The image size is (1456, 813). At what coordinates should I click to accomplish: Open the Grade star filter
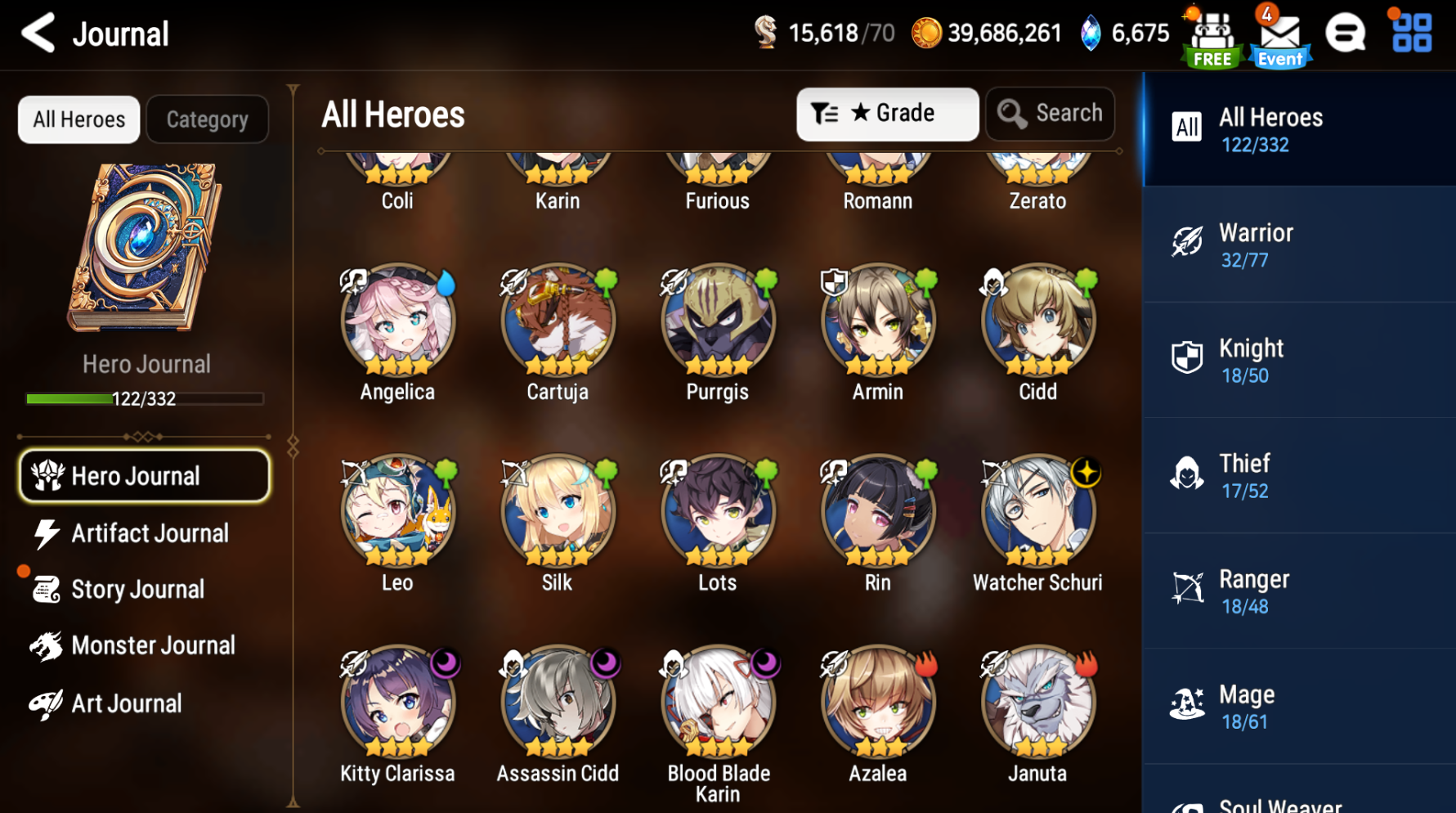(x=888, y=114)
